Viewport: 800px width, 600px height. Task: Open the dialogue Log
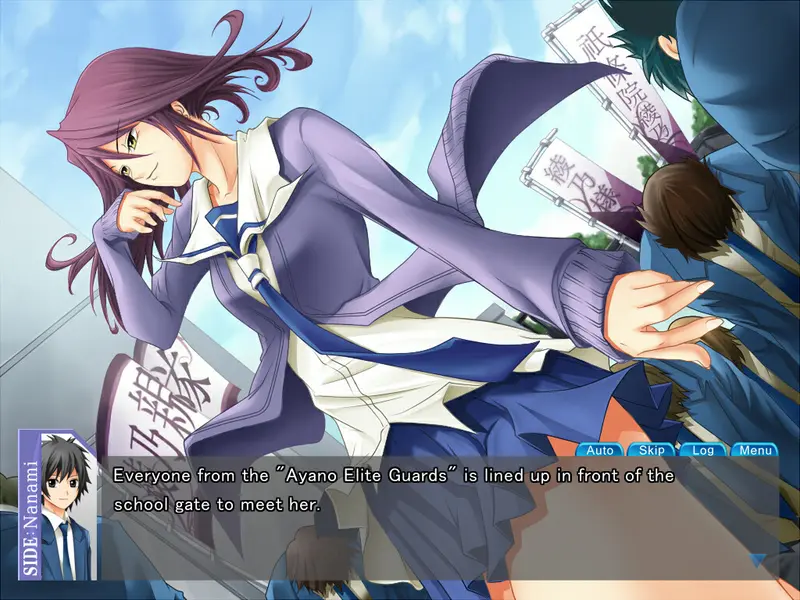[703, 450]
